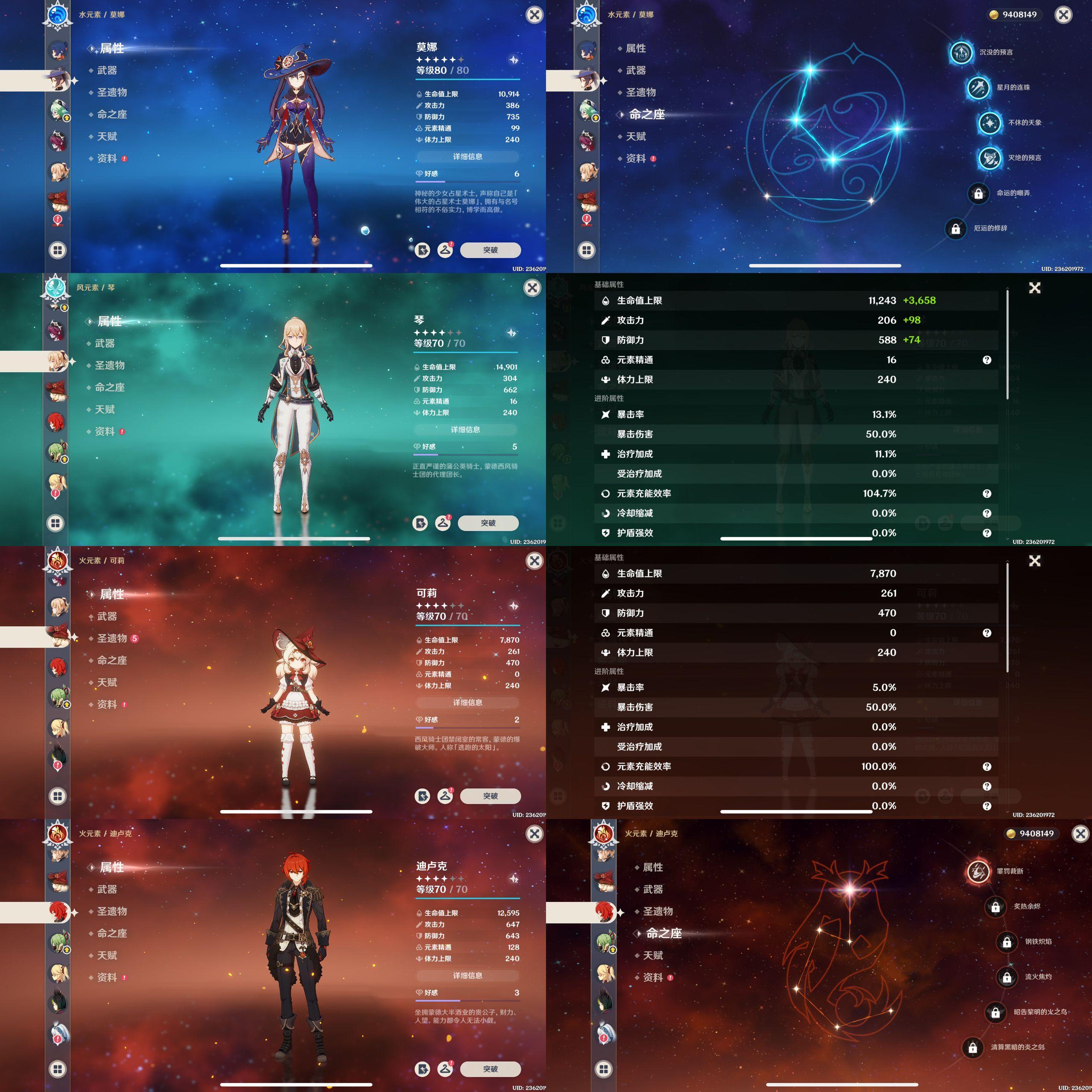The image size is (1092, 1092).
Task: Open the locked 厄运的修辞 constellation
Action: pyautogui.click(x=956, y=228)
